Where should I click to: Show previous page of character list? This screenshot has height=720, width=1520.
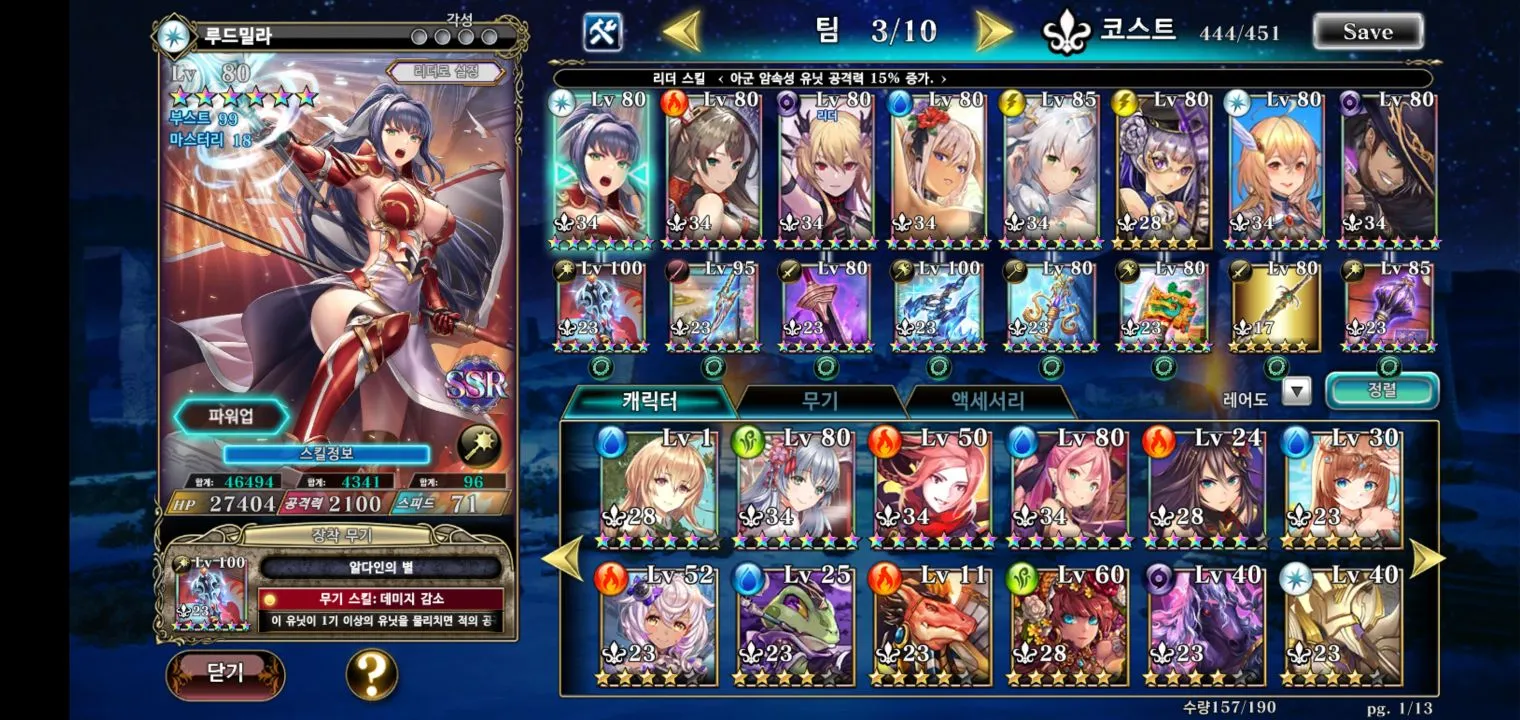pyautogui.click(x=563, y=560)
